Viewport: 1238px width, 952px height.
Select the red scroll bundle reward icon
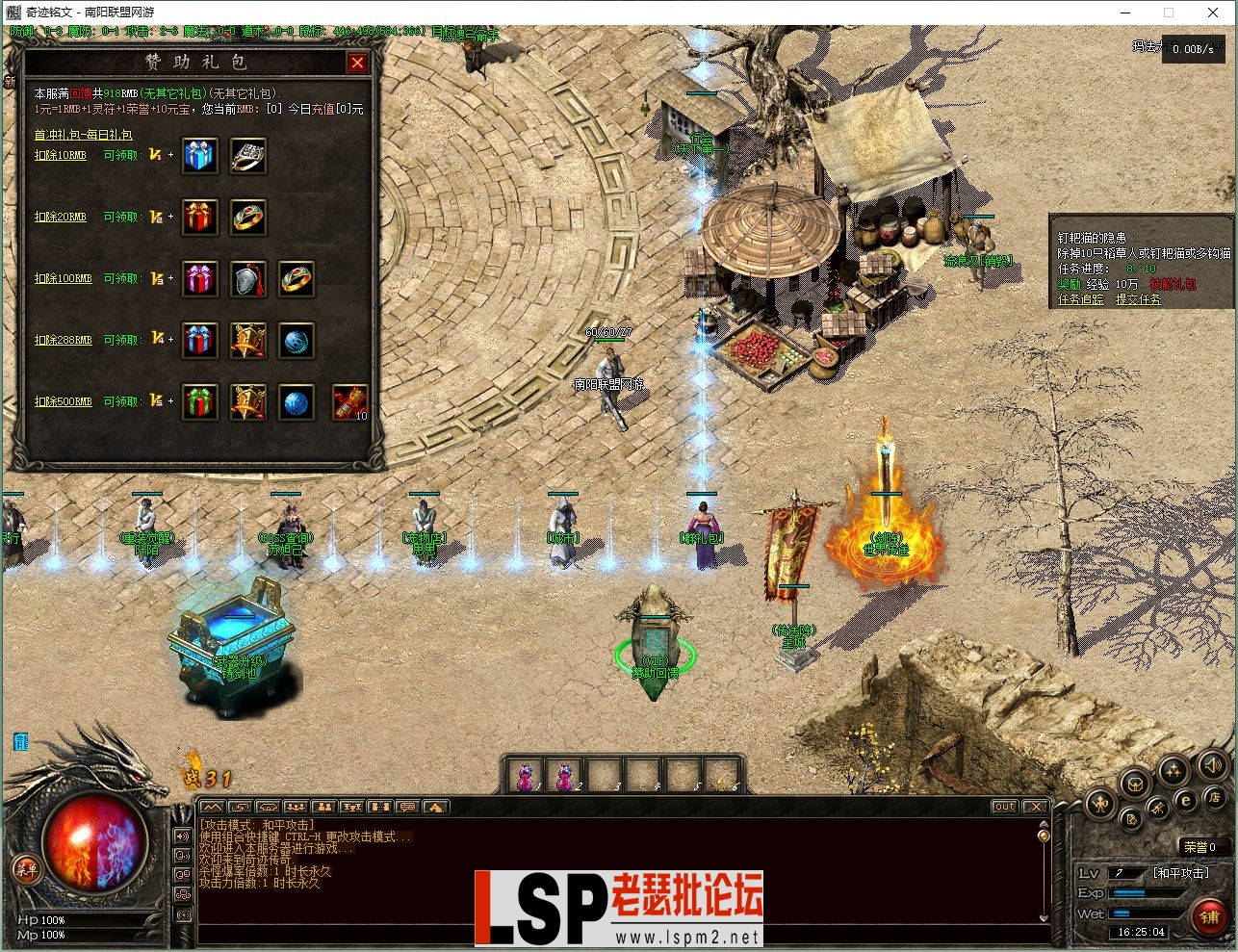[349, 402]
